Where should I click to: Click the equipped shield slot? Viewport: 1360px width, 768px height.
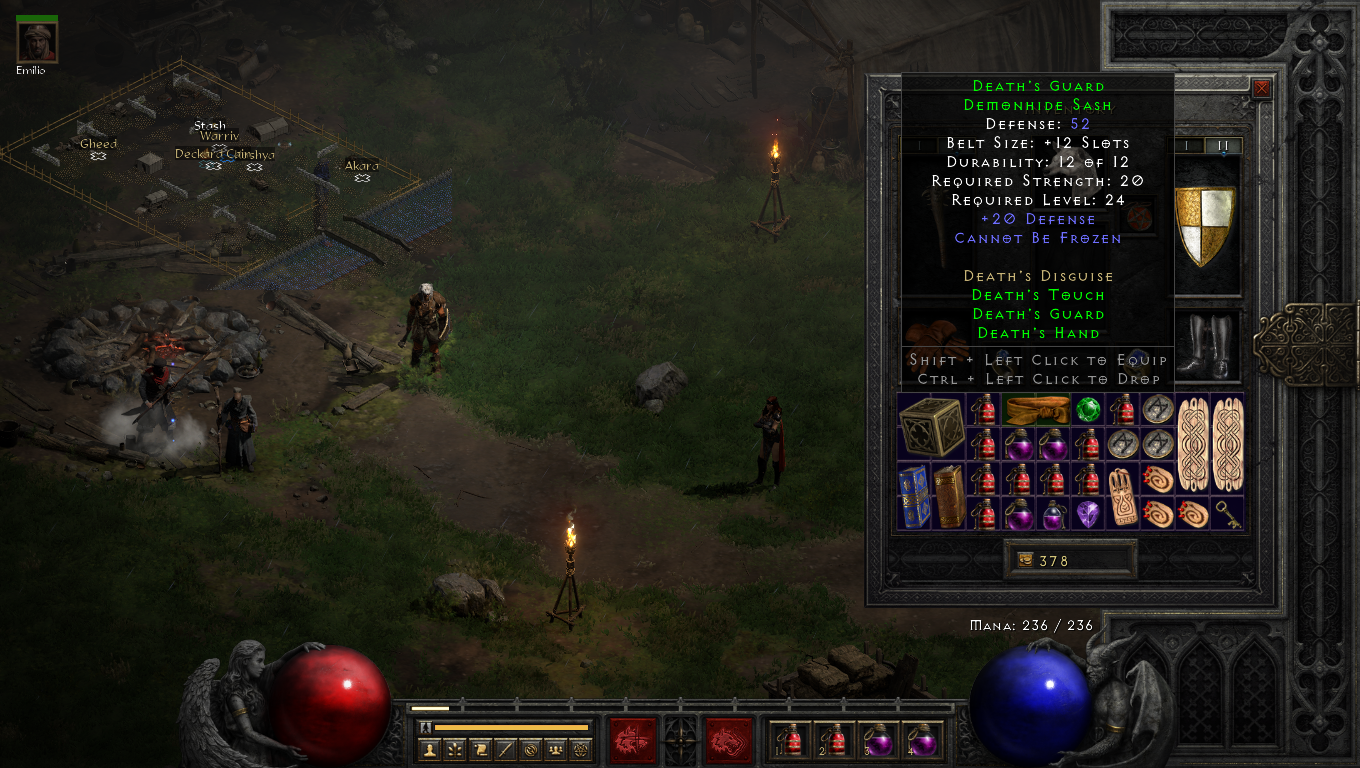(1204, 225)
